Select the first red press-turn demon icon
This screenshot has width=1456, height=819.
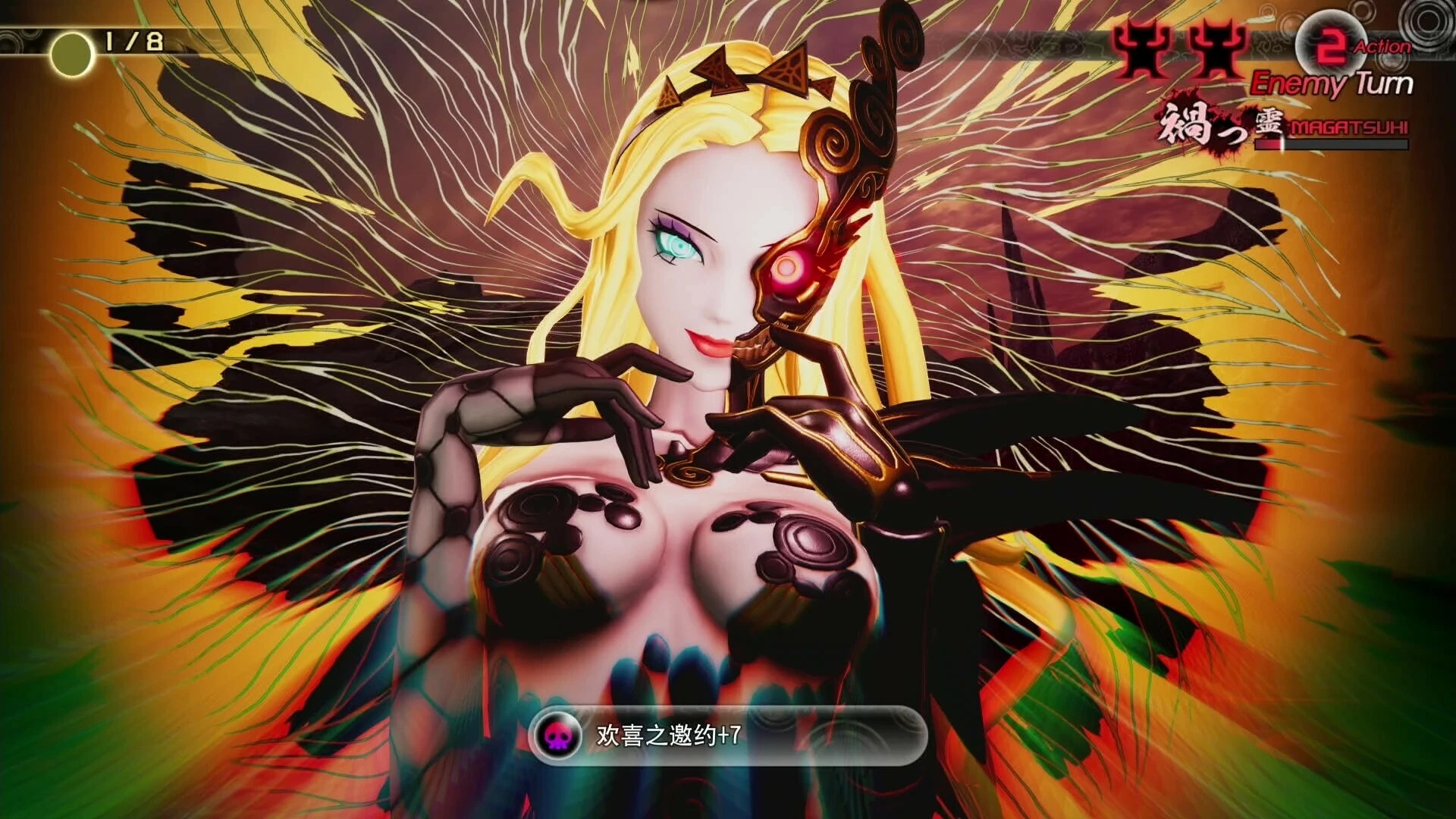(1140, 47)
